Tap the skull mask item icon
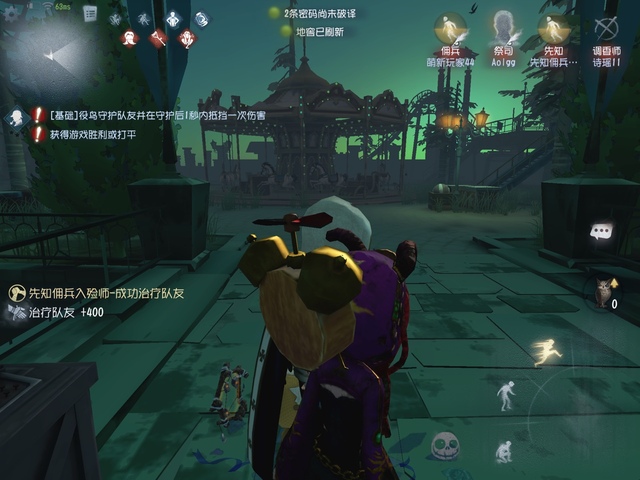The width and height of the screenshot is (640, 480). 443,445
